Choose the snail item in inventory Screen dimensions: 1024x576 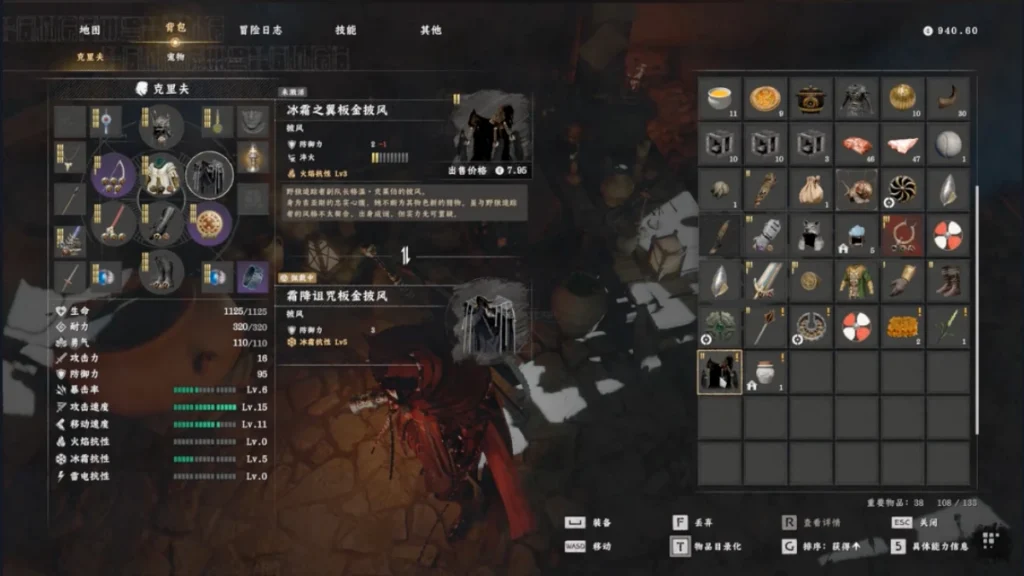[857, 189]
